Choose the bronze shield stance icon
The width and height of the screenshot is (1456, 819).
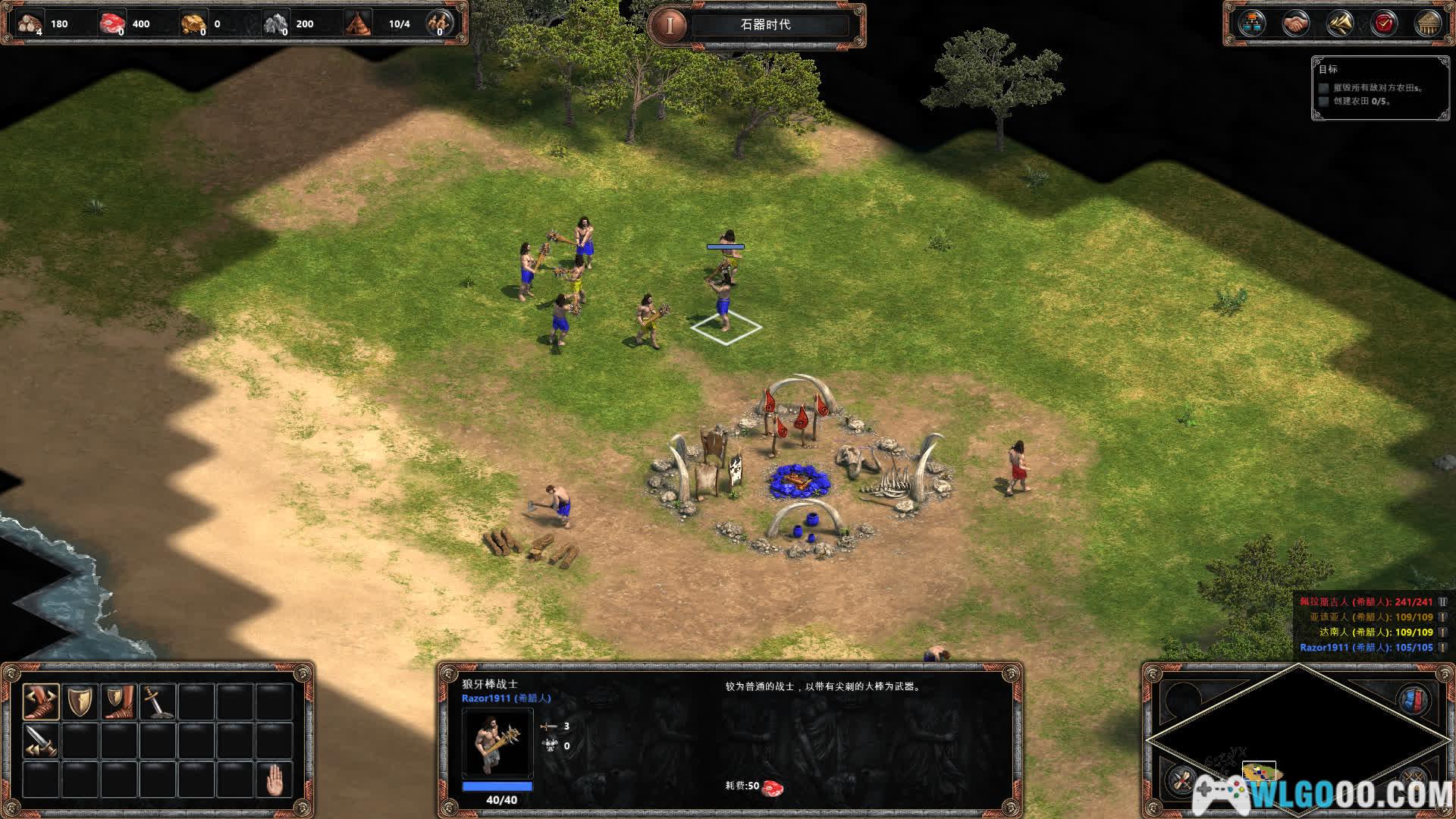coord(80,701)
